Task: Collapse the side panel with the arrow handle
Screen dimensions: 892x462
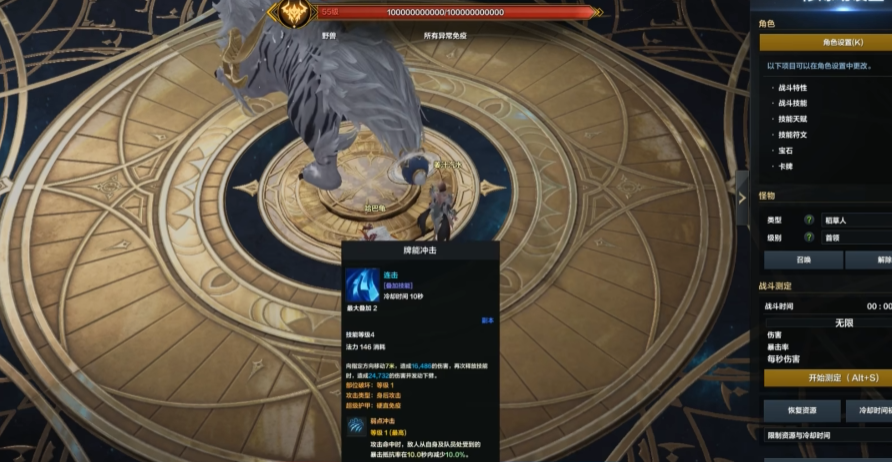Action: coord(741,198)
